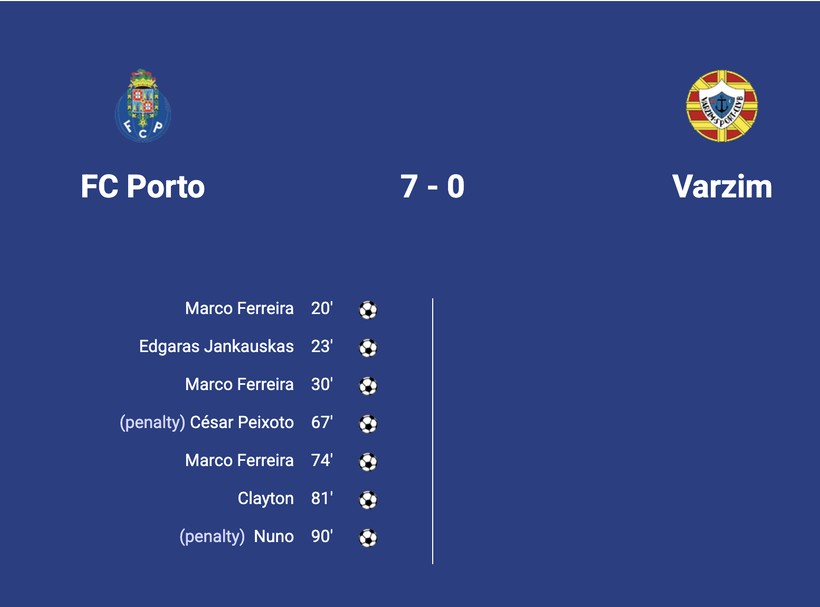Open the FC Porto team name

(x=143, y=187)
